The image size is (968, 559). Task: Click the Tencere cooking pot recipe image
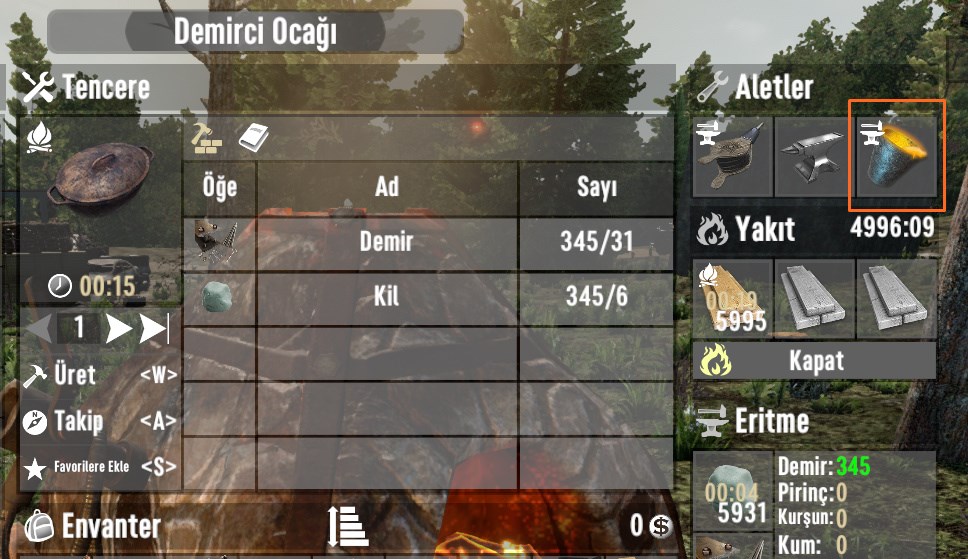[100, 180]
